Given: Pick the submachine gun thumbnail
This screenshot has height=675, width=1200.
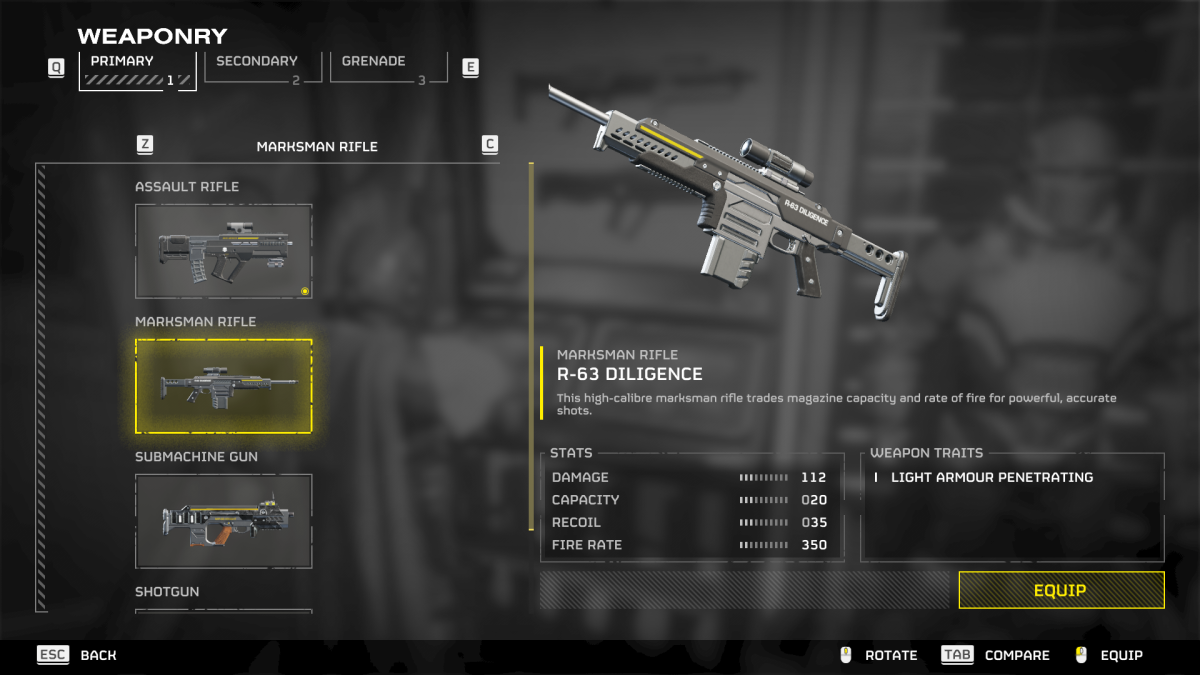Looking at the screenshot, I should click(223, 521).
